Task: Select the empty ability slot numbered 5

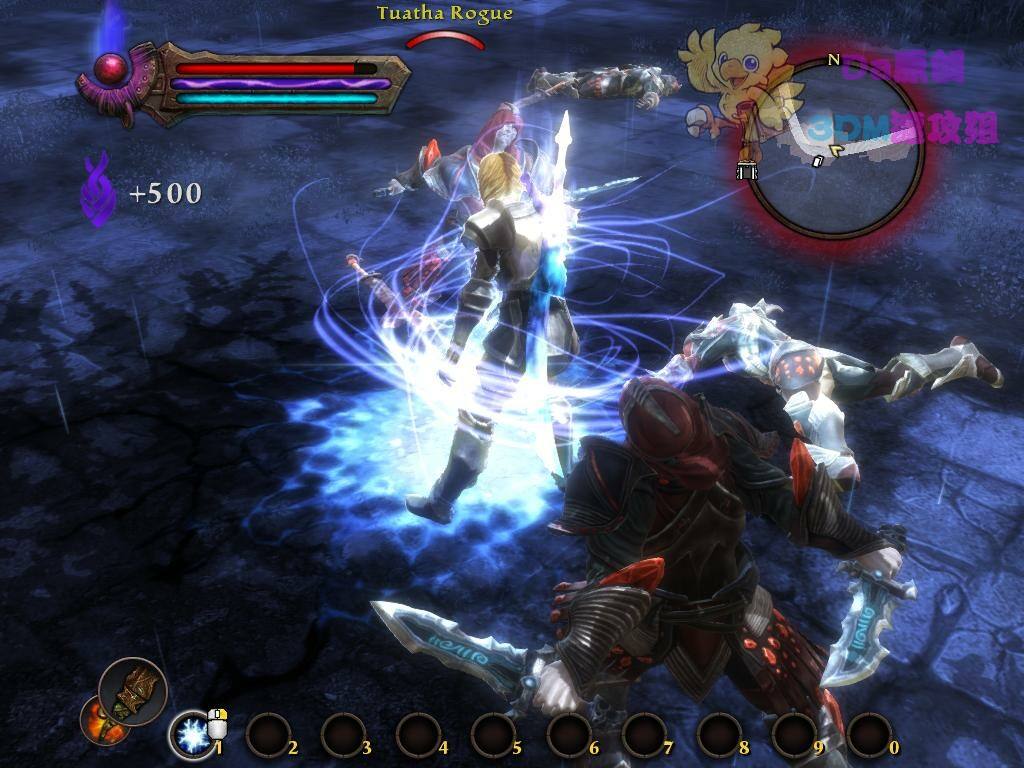Action: (x=493, y=735)
